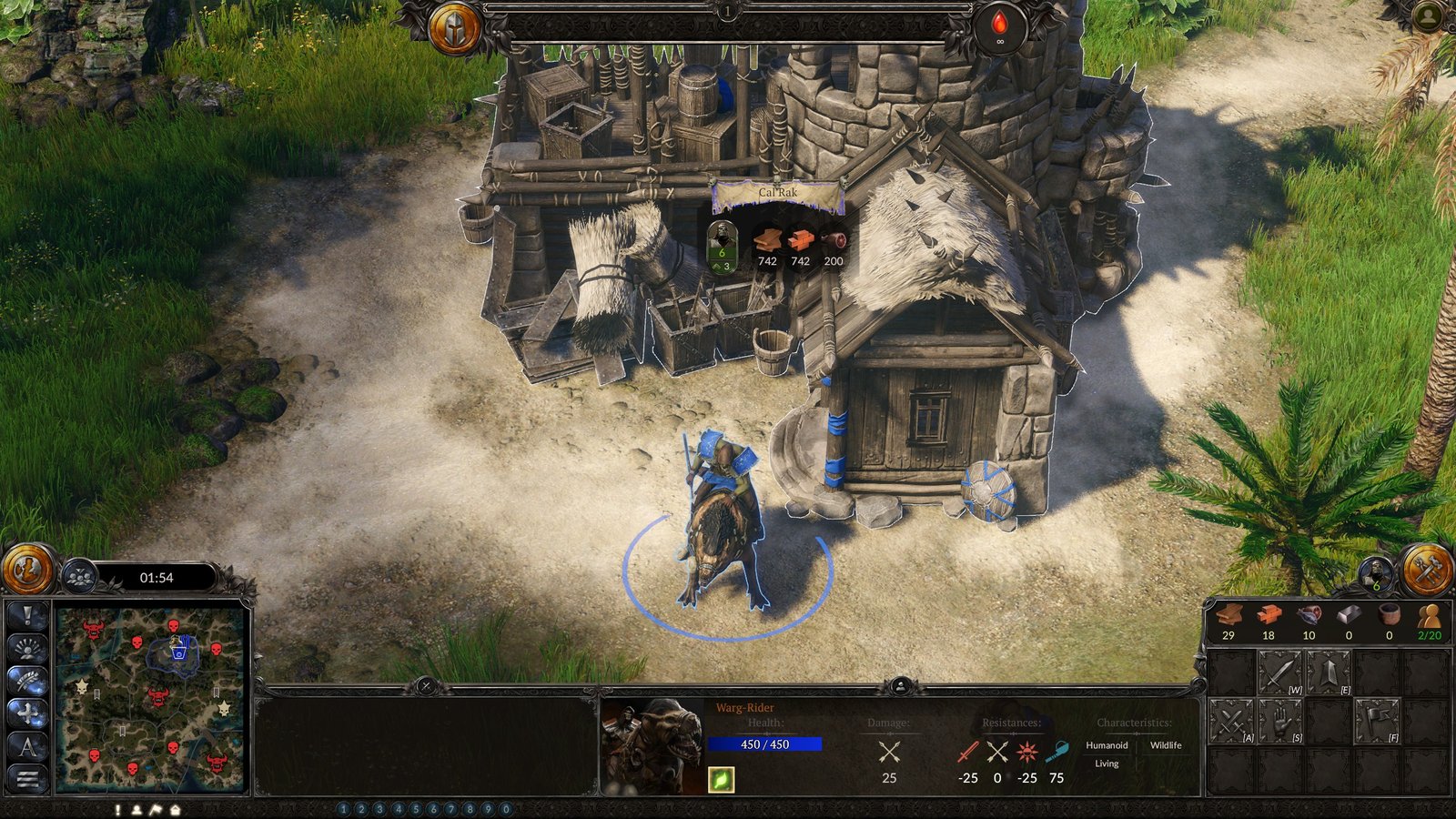Click the Warg-Rider portrait
Viewport: 1456px width, 819px height.
pos(652,746)
